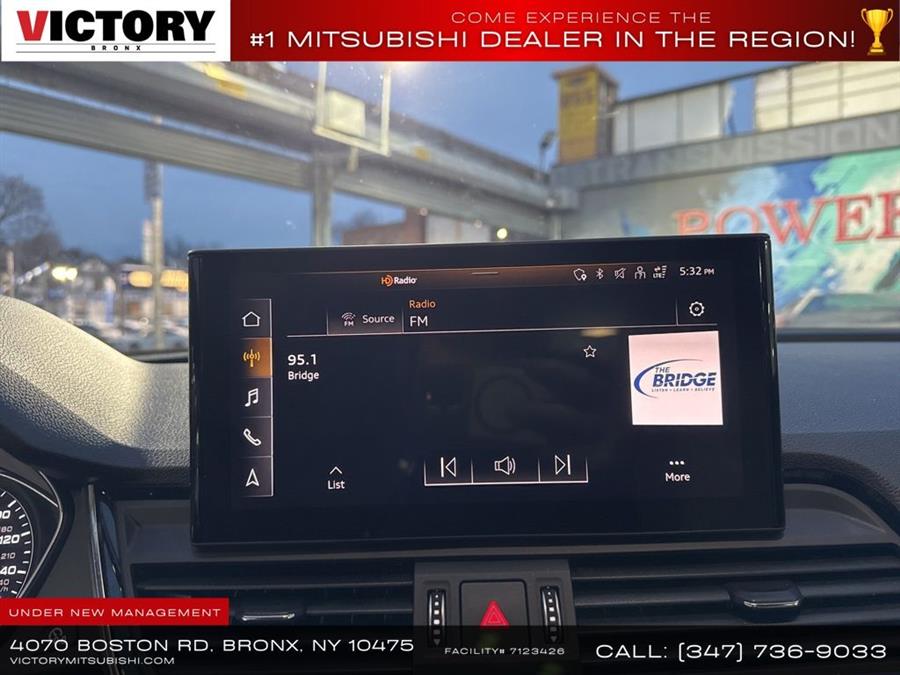
Task: Select the radio antenna sidebar icon
Action: click(x=251, y=358)
